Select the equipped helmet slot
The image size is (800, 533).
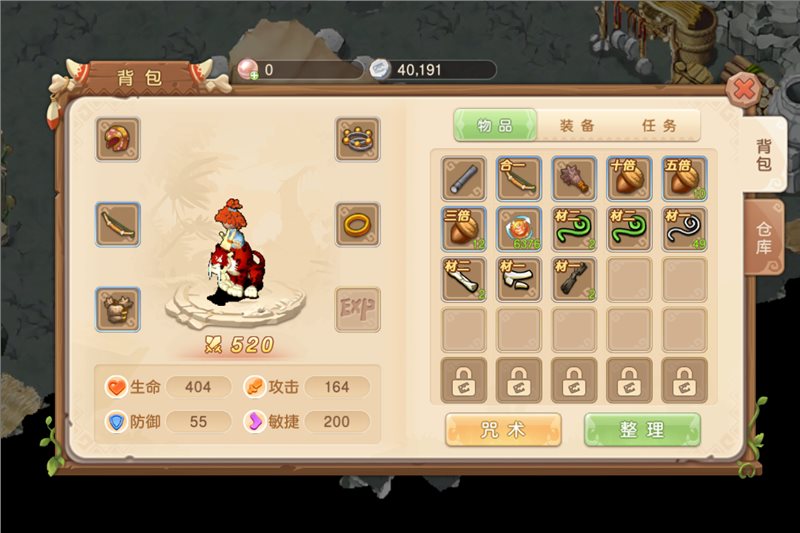coord(118,139)
